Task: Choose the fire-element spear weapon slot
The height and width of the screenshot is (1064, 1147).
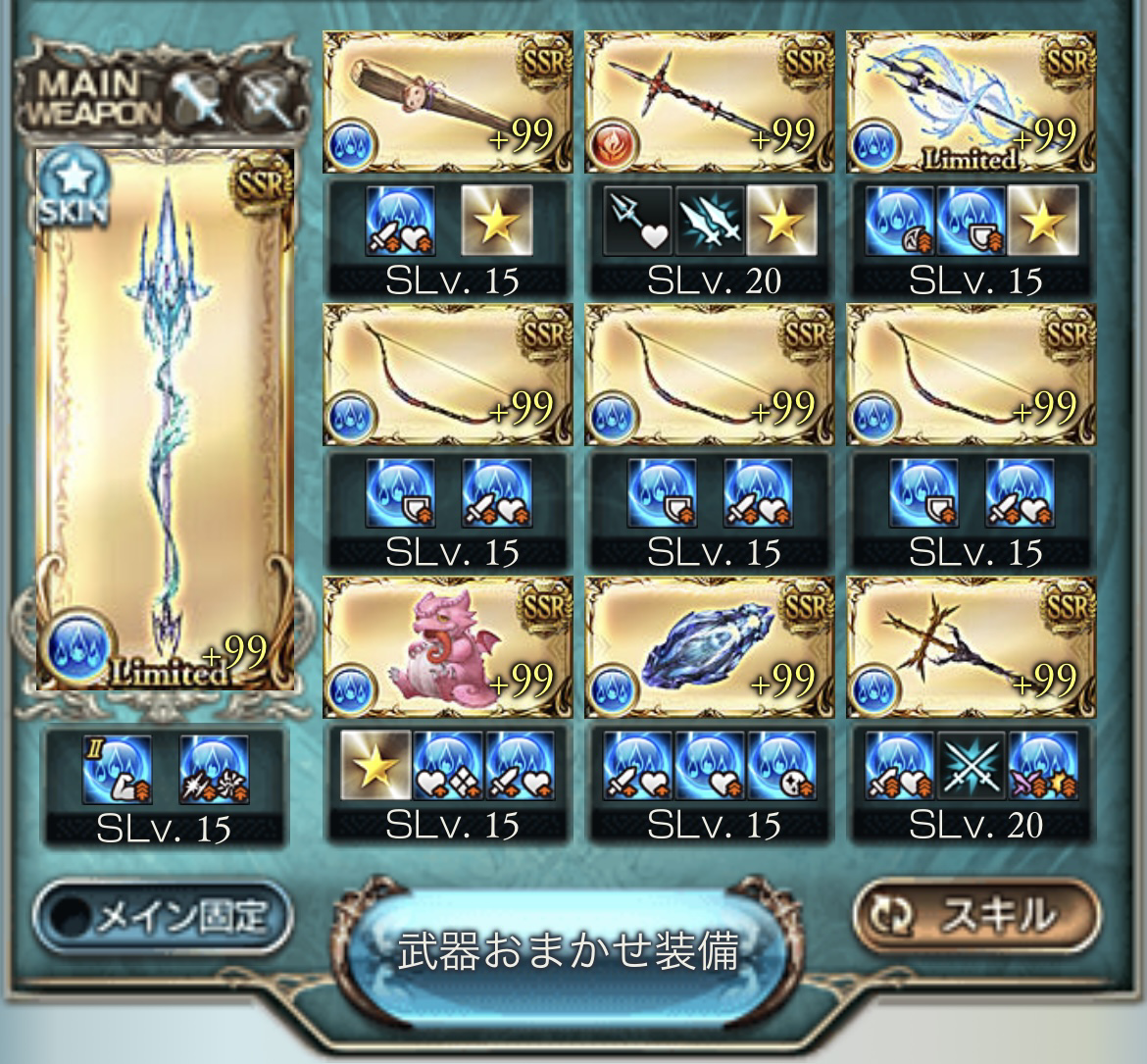Action: tap(709, 102)
